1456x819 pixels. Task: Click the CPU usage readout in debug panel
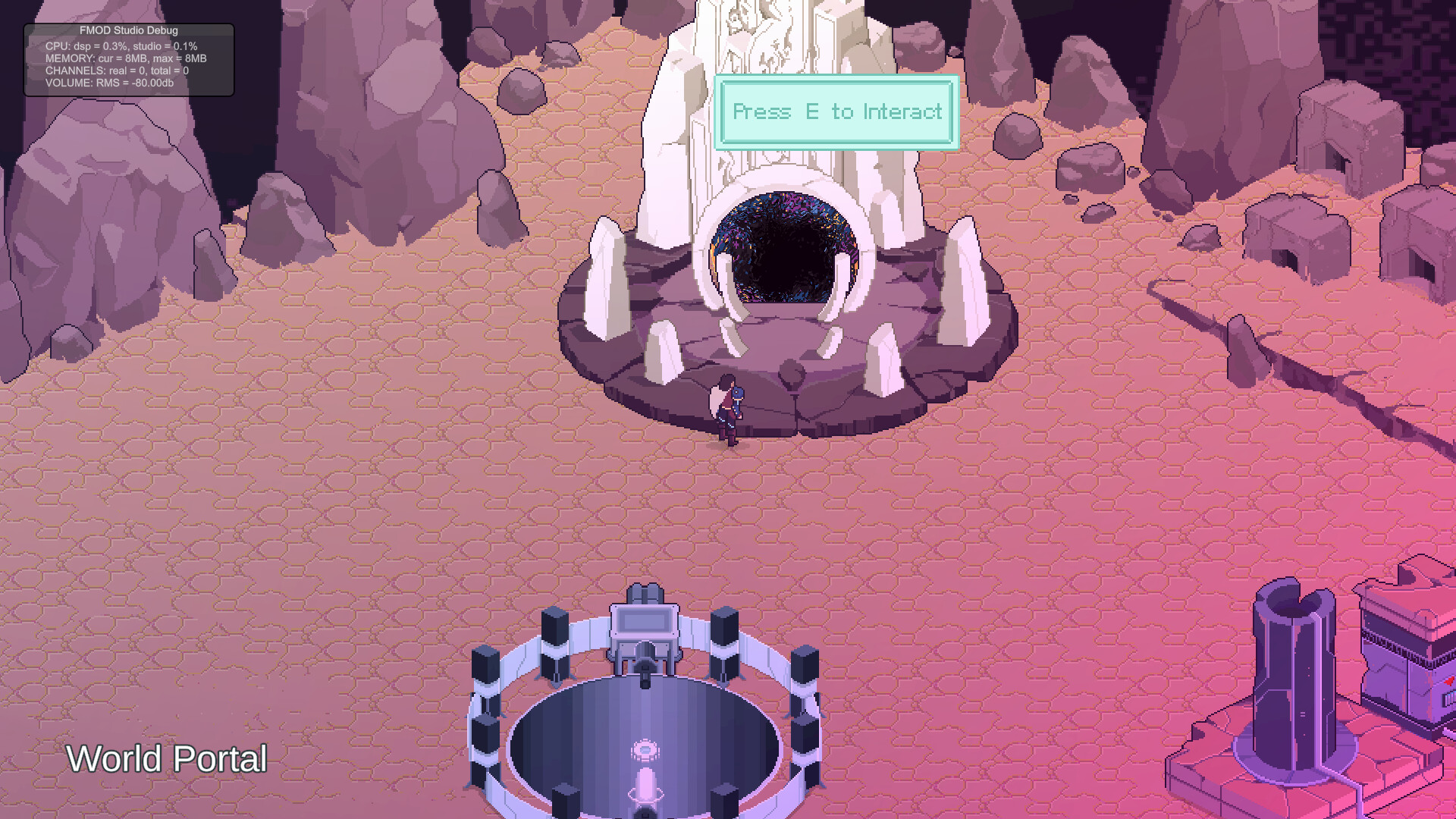tap(120, 45)
